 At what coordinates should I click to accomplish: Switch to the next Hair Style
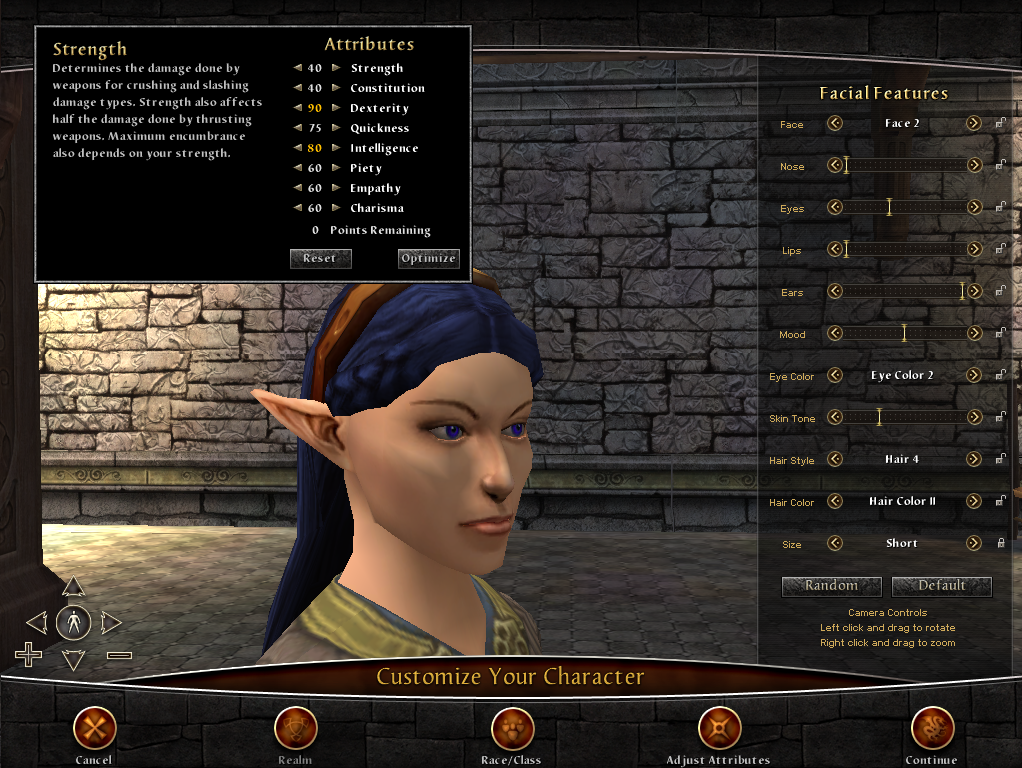pos(973,459)
